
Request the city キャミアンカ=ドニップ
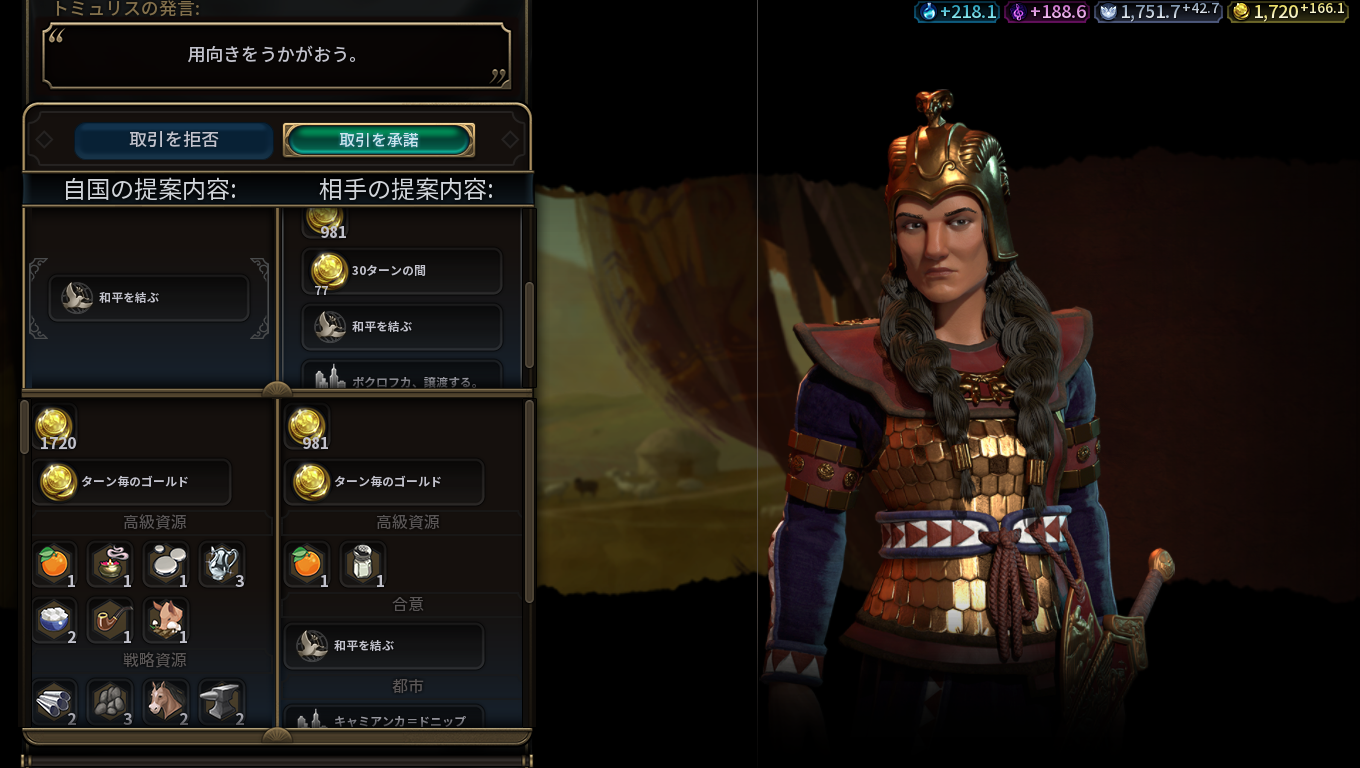click(384, 719)
